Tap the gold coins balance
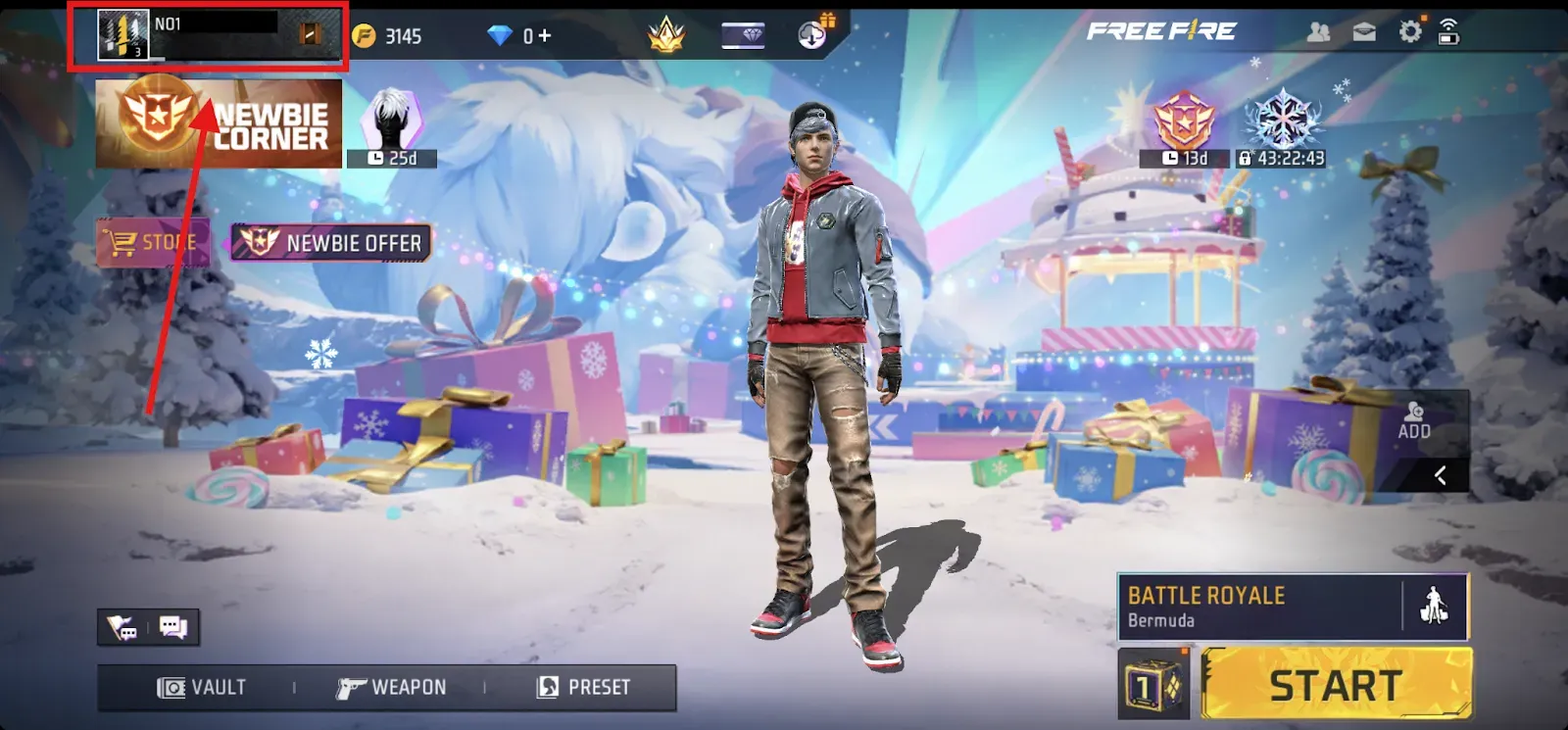This screenshot has height=730, width=1568. coord(388,36)
